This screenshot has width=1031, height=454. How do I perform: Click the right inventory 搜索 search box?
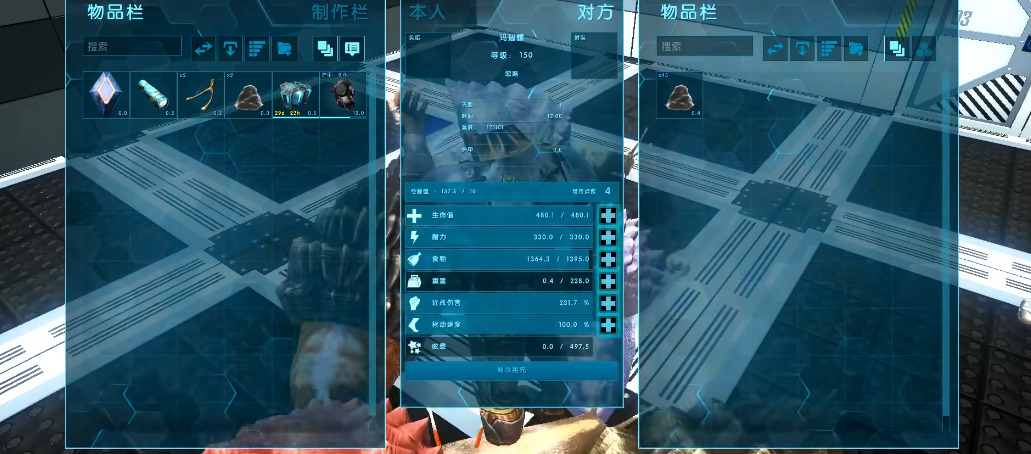(705, 47)
